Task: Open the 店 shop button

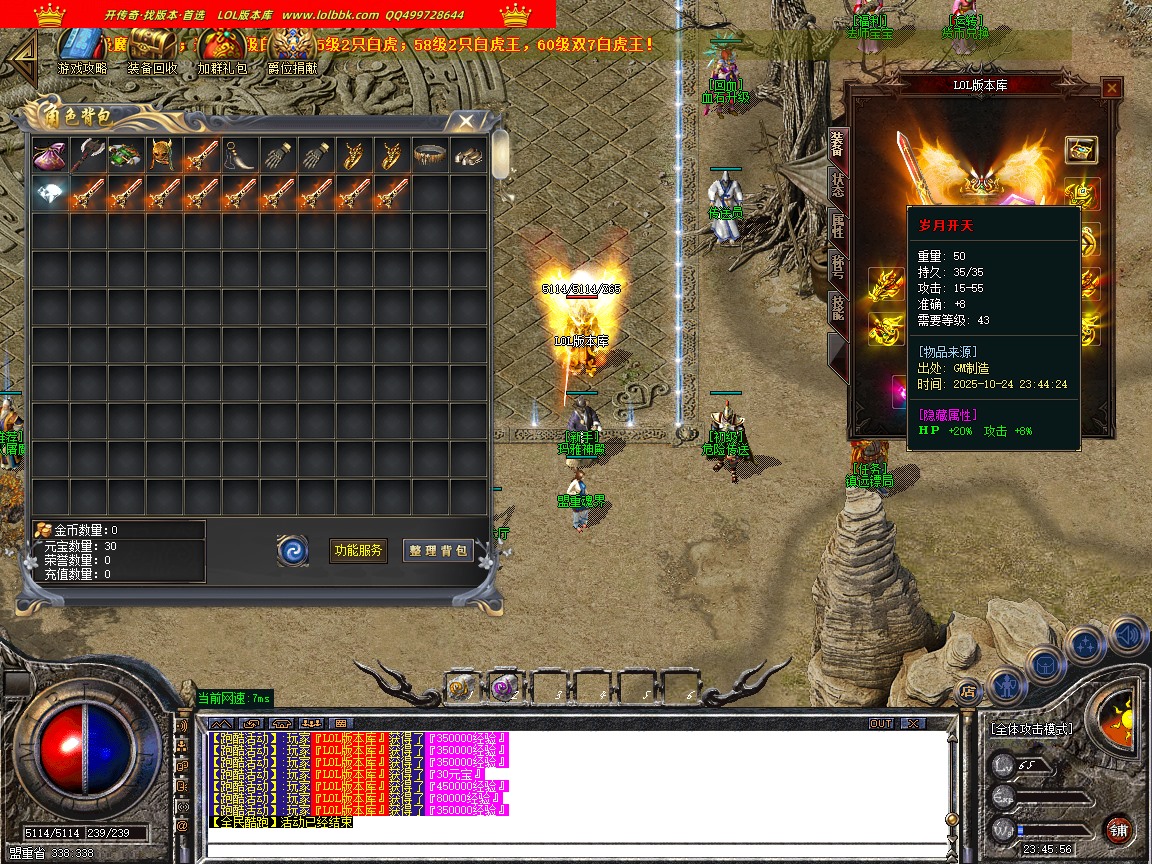Action: click(967, 689)
